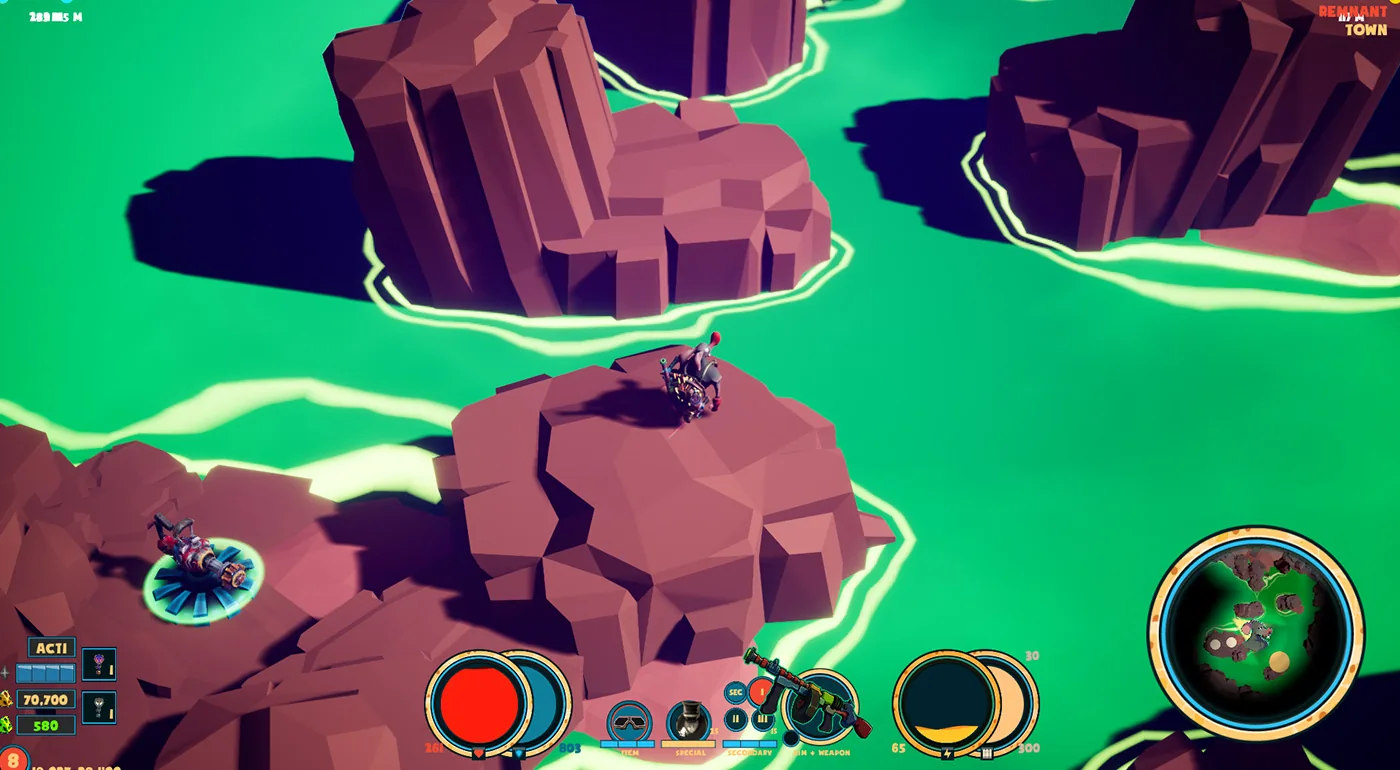
Task: Expand the ACTI actions panel
Action: click(x=52, y=647)
